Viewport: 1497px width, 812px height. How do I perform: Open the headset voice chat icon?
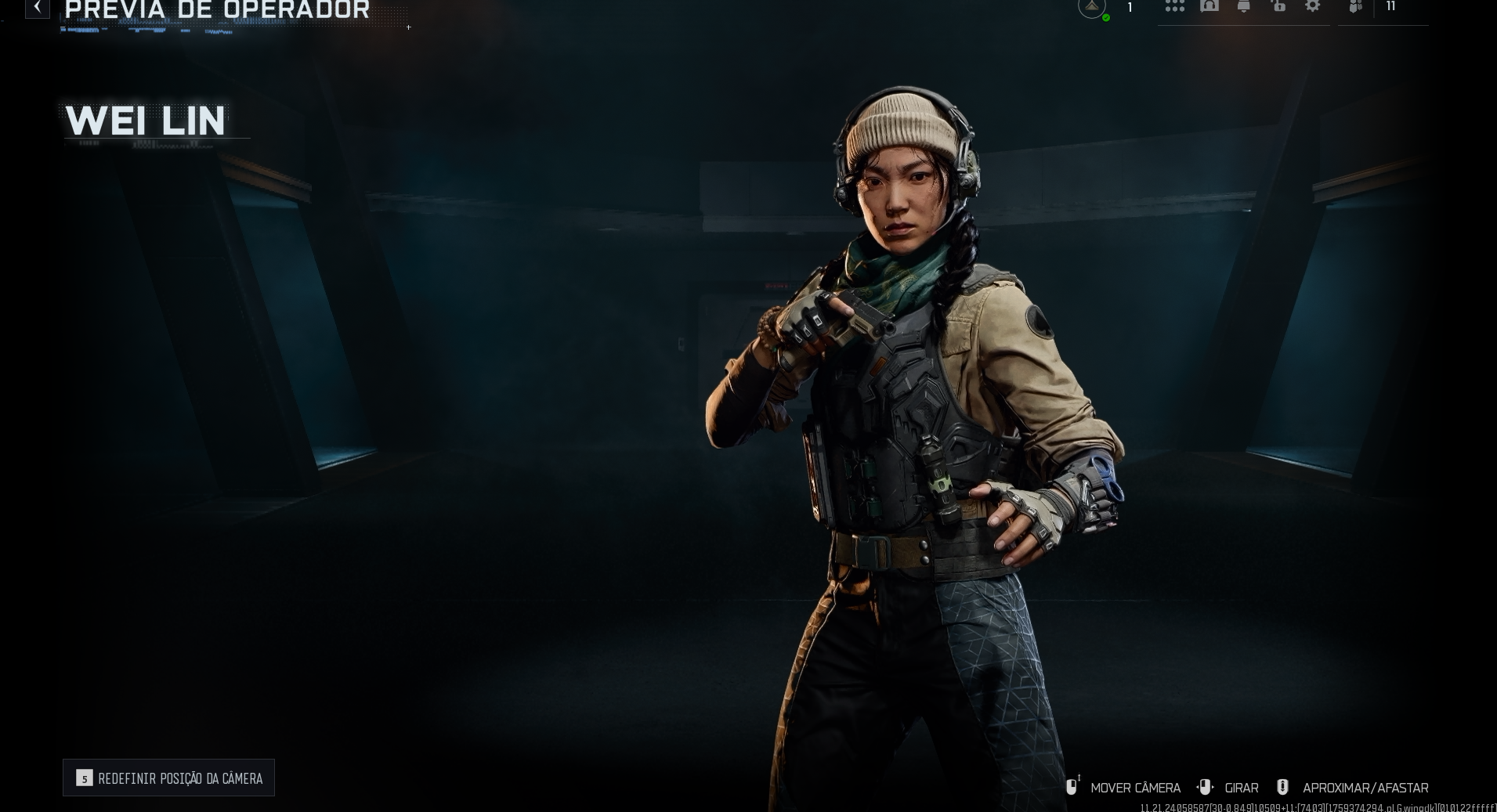[1209, 6]
